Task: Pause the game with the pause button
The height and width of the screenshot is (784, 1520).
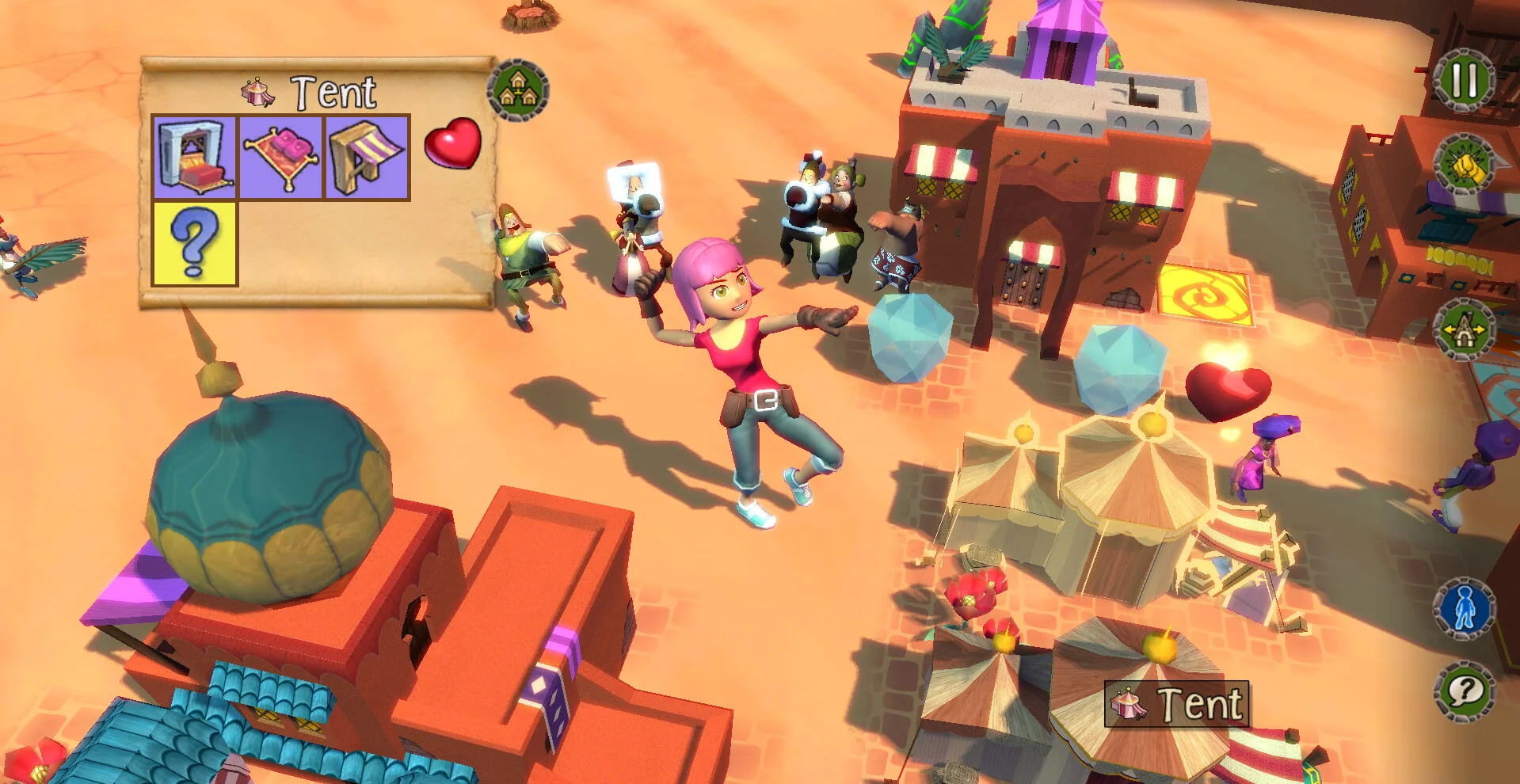Action: 1464,81
